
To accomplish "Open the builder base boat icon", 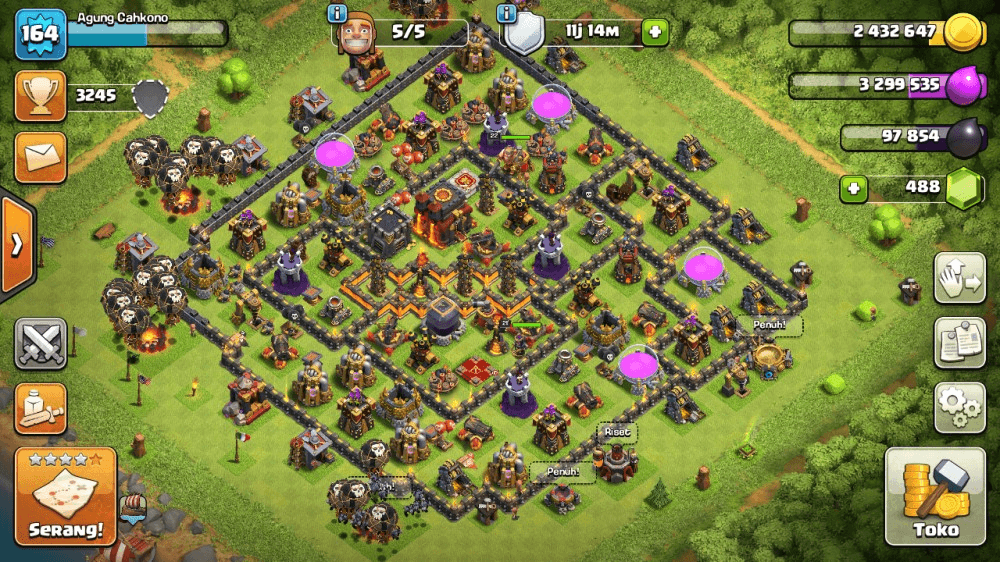I will pos(132,508).
